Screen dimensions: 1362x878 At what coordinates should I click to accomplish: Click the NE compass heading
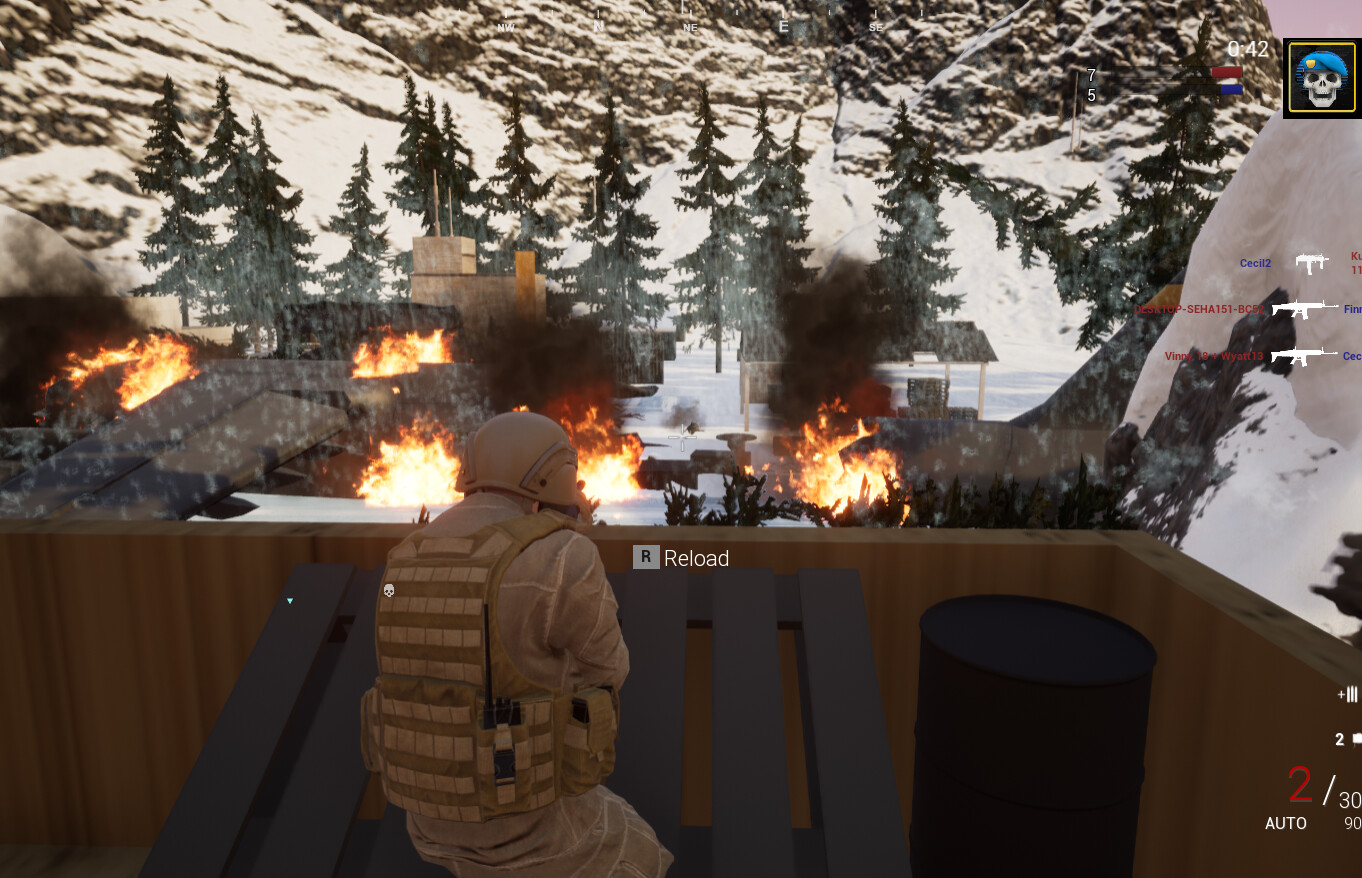coord(689,27)
